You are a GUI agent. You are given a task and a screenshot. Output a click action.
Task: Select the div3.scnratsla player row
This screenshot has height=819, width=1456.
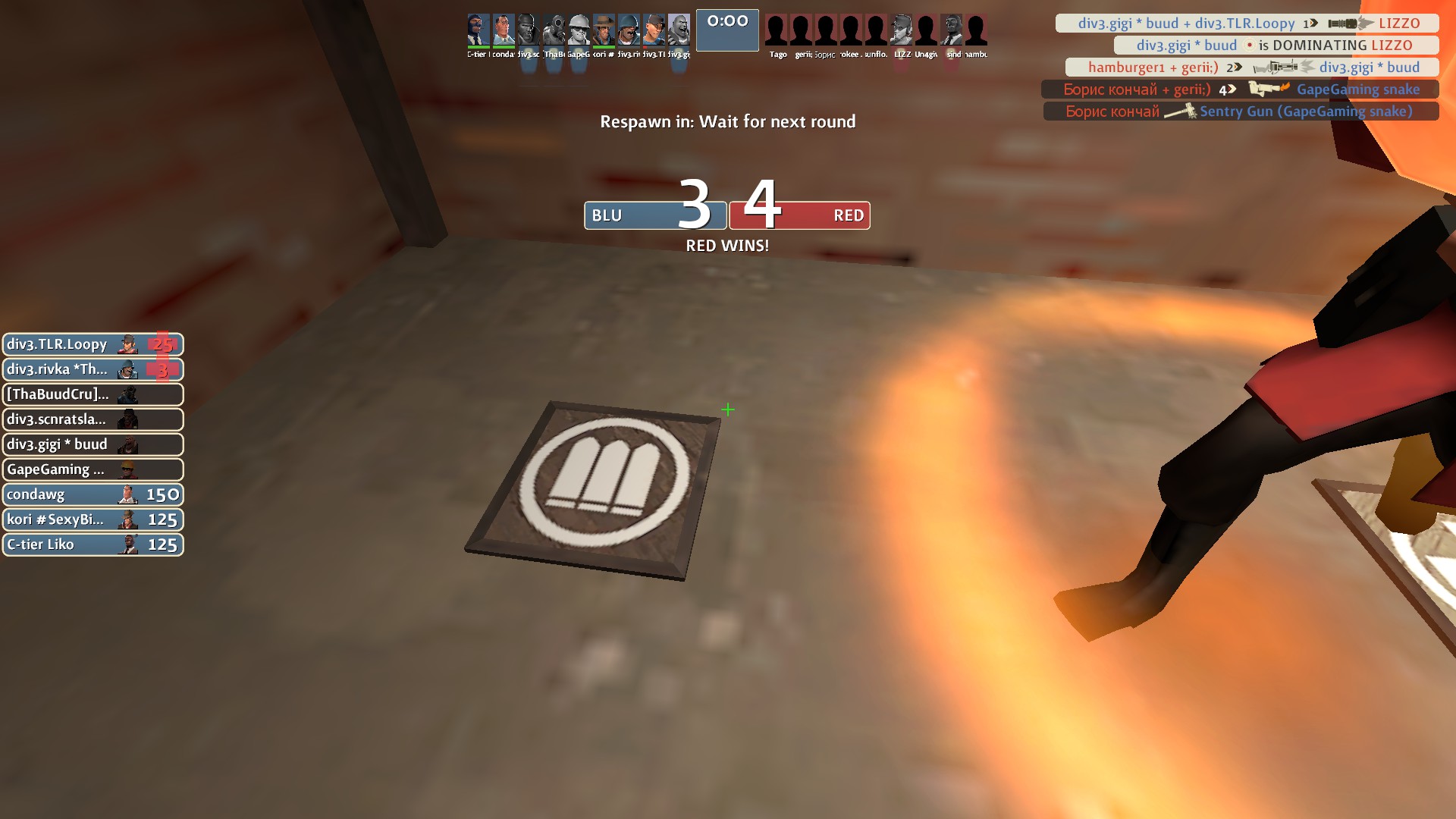coord(93,419)
